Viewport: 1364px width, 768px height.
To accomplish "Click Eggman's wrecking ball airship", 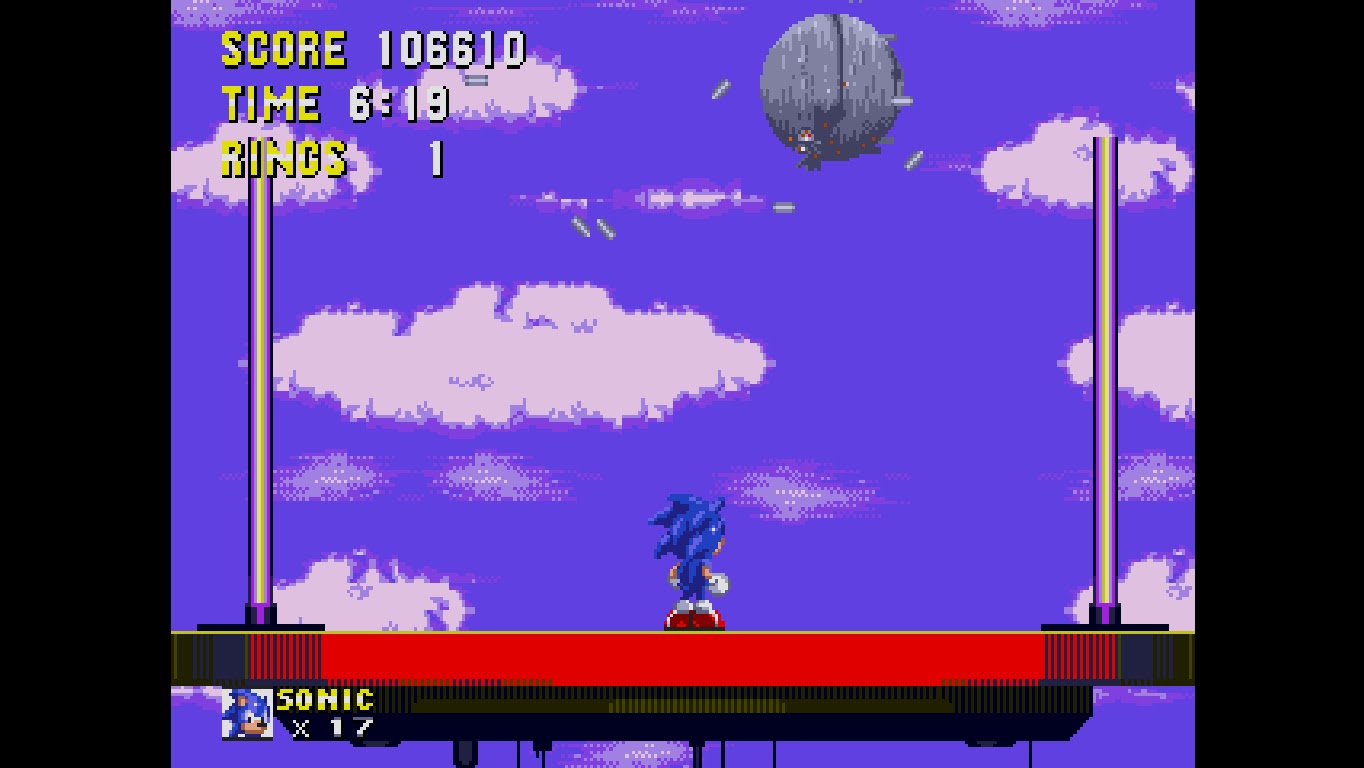I will [x=830, y=90].
